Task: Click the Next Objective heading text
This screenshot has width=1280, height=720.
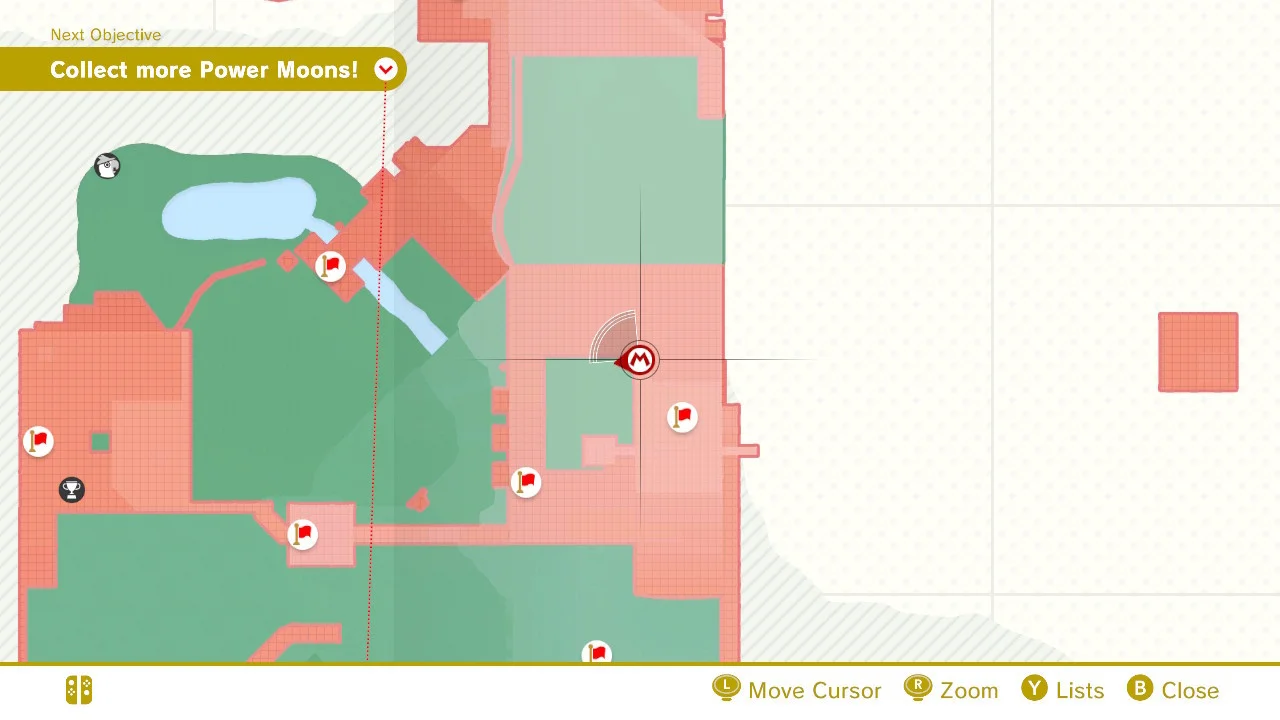Action: point(106,35)
